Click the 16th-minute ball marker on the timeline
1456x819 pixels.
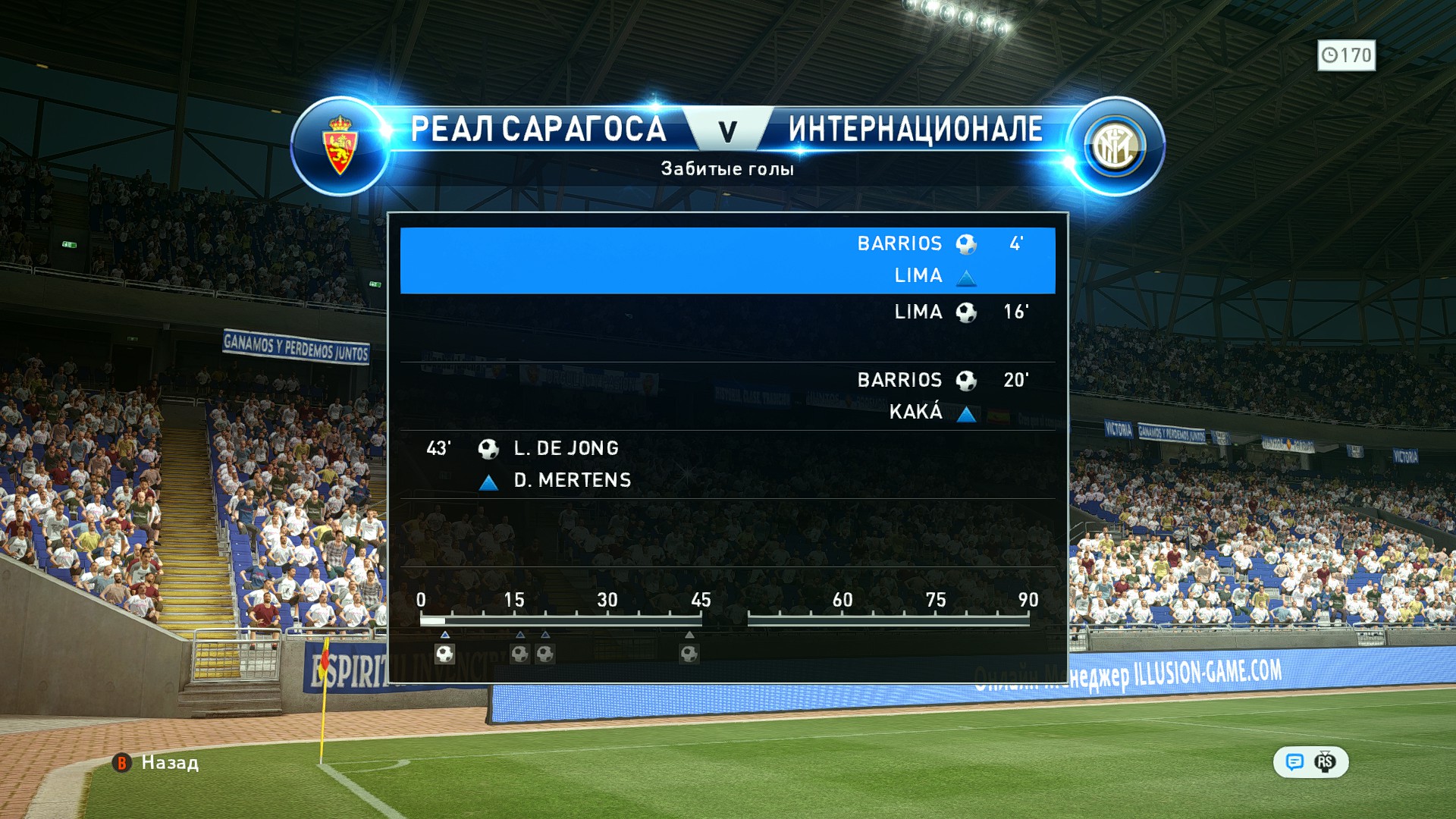pyautogui.click(x=519, y=654)
